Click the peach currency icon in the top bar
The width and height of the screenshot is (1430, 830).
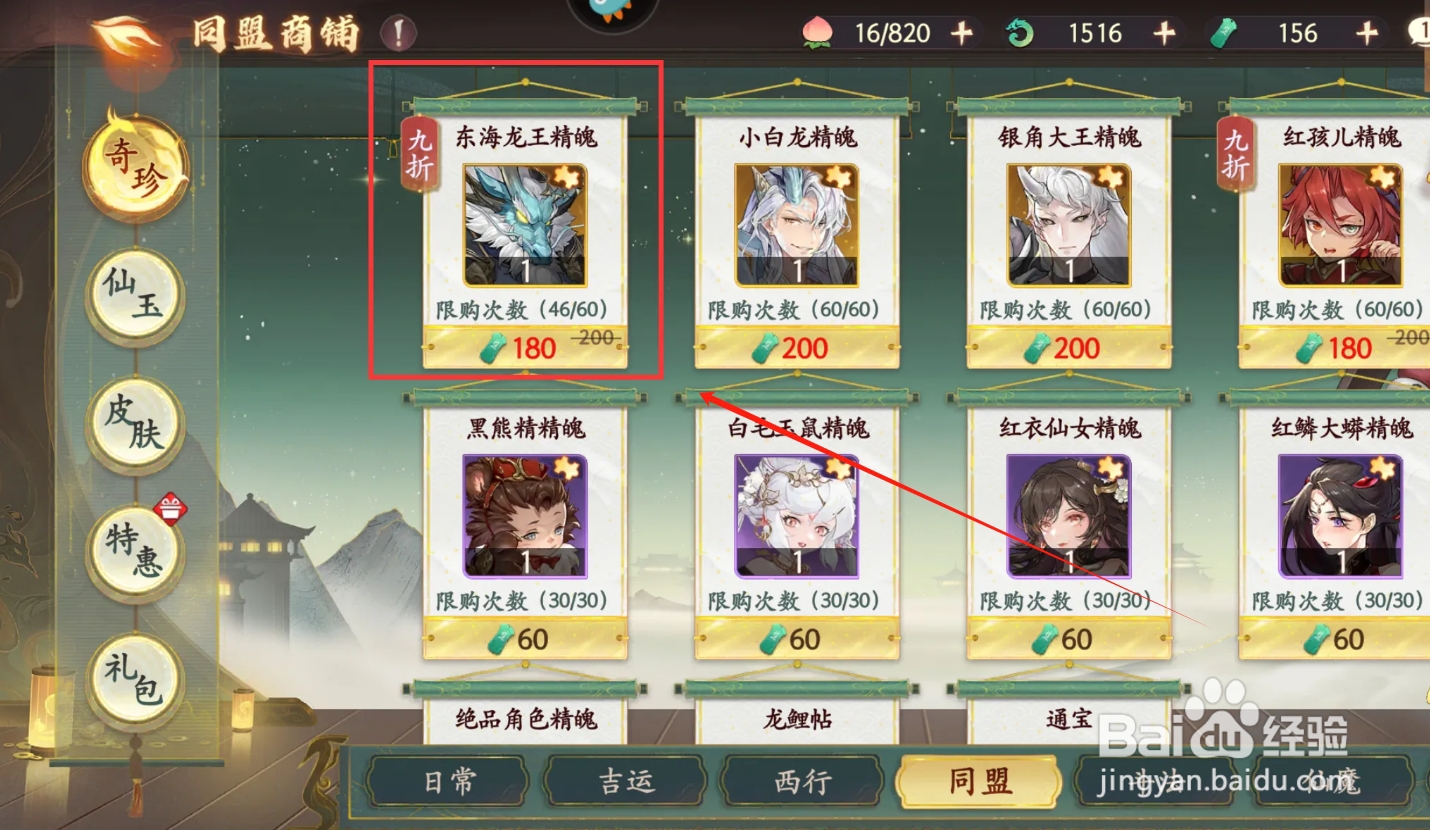pyautogui.click(x=820, y=31)
